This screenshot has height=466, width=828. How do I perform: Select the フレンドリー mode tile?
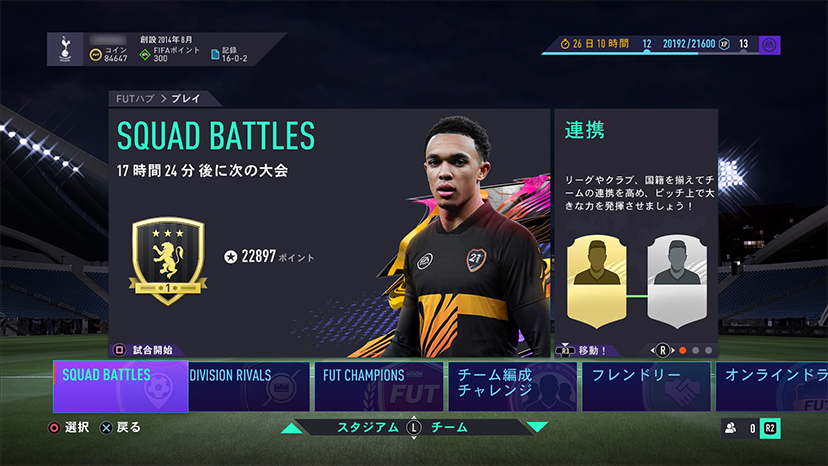click(x=645, y=387)
